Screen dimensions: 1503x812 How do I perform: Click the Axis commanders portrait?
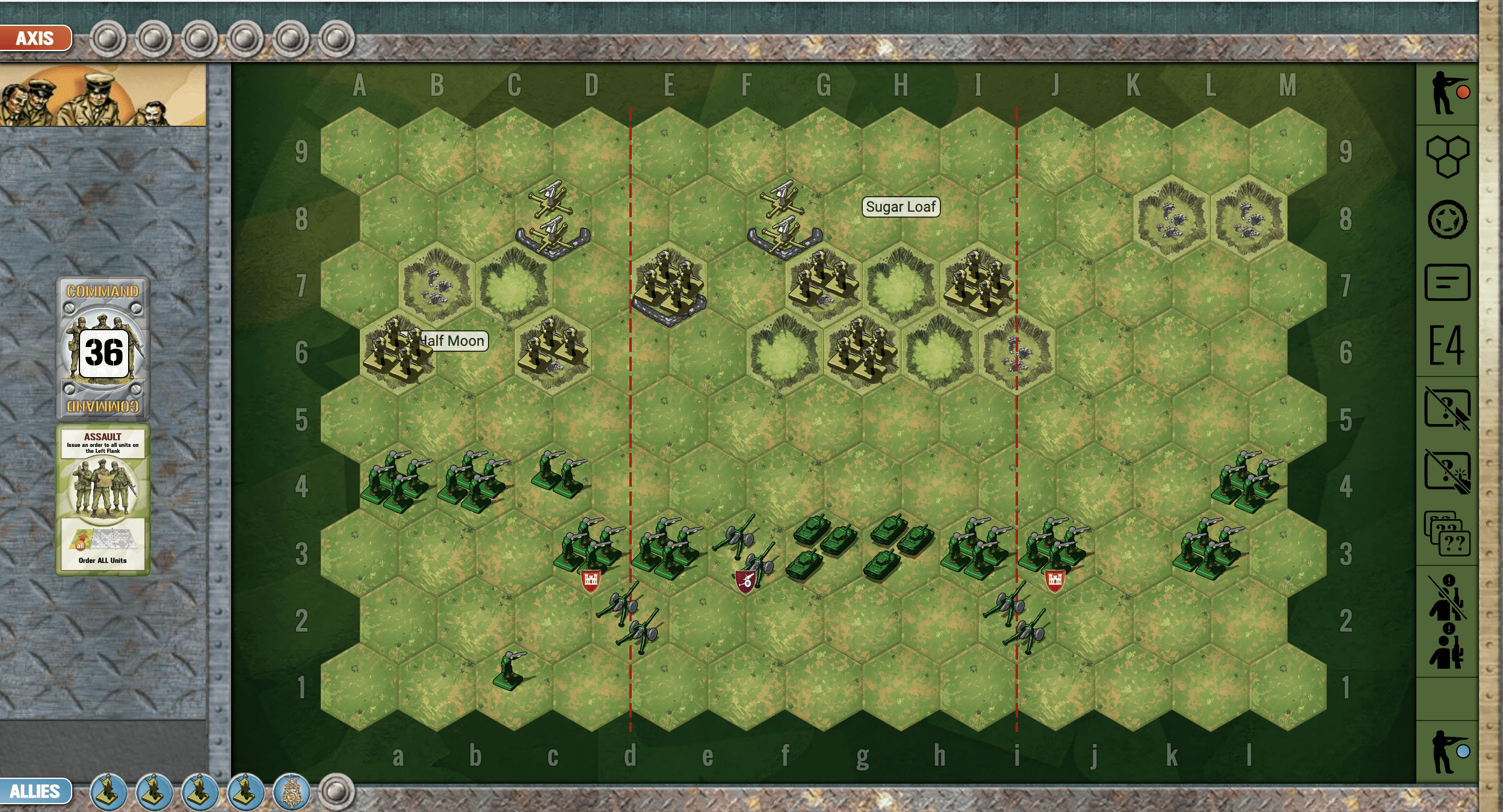[x=102, y=95]
